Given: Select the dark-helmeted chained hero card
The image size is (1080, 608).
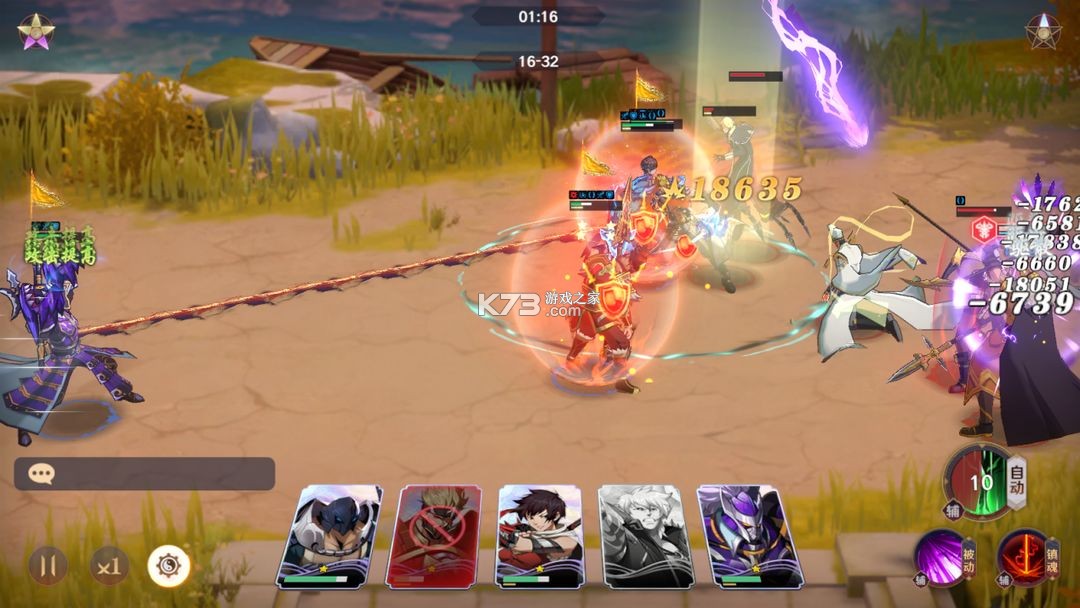Looking at the screenshot, I should pos(330,535).
